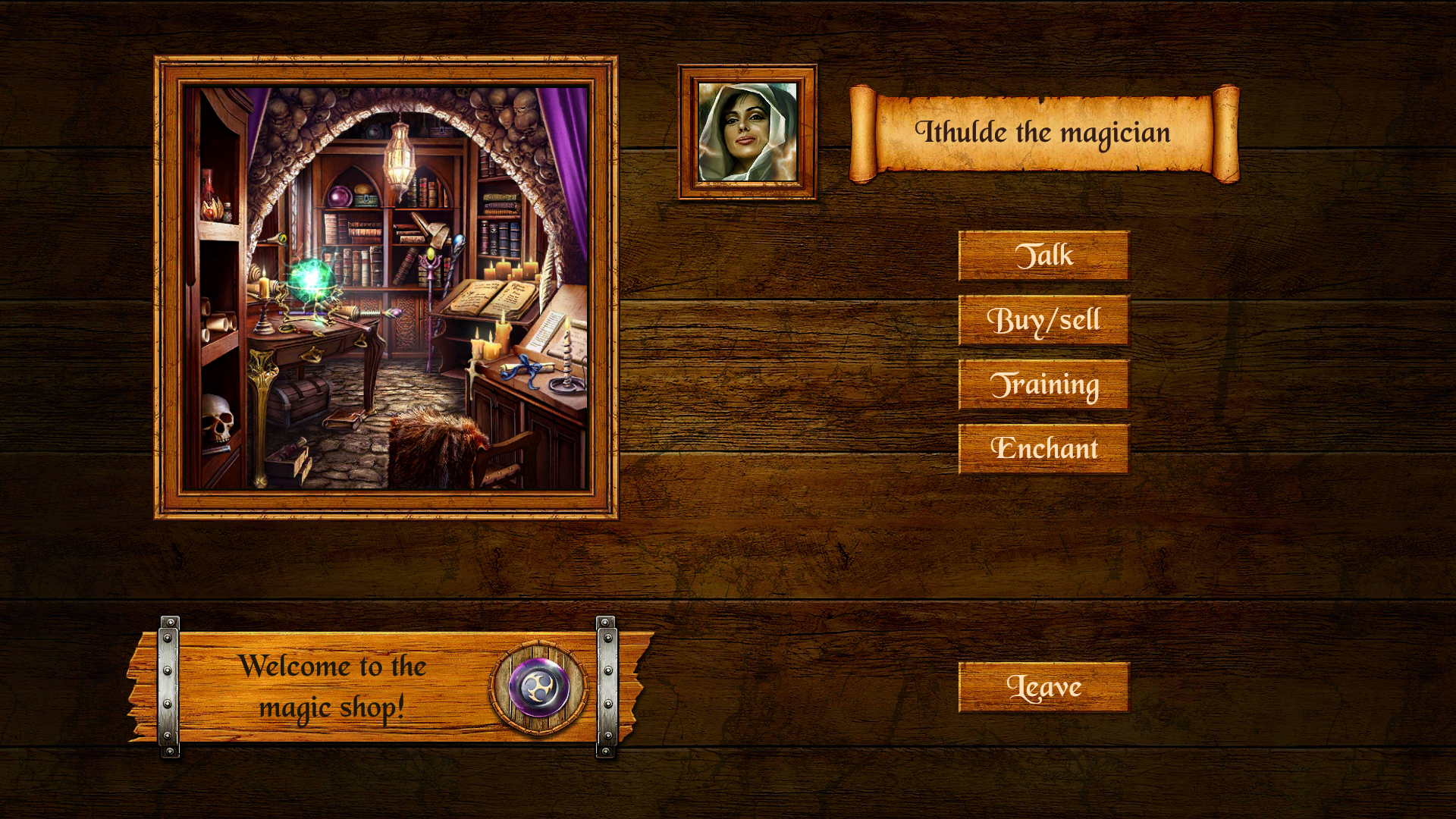Click the Talk button
1456x819 pixels.
click(1044, 254)
